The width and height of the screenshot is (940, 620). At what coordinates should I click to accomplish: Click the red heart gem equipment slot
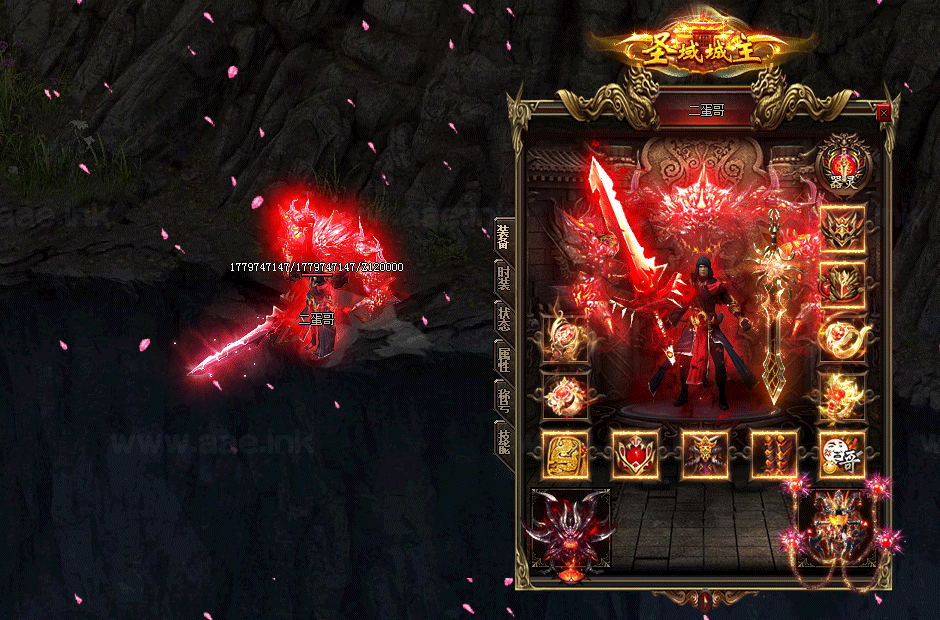click(635, 455)
